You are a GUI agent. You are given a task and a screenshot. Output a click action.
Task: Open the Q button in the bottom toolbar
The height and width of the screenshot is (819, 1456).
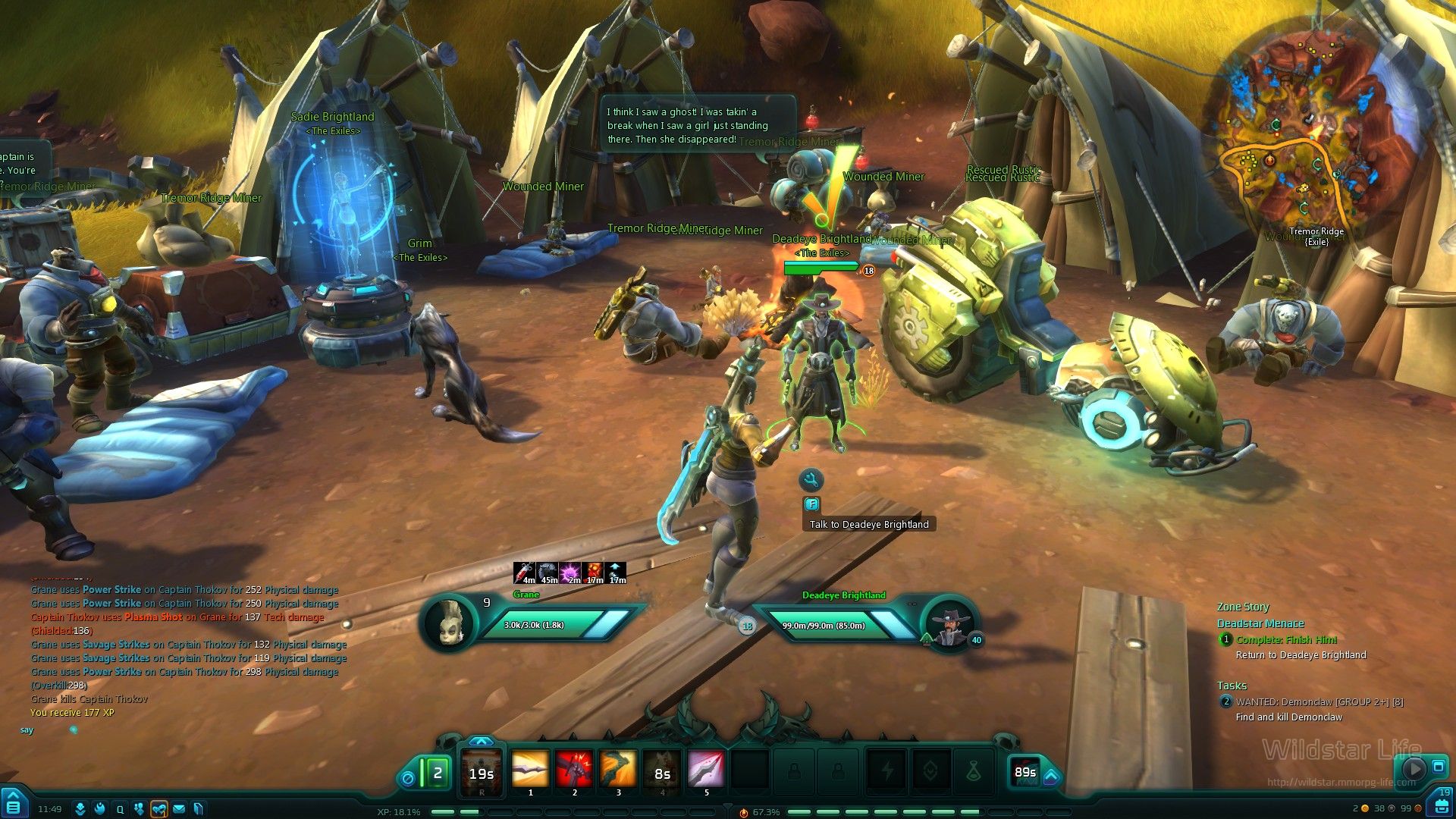coord(119,809)
